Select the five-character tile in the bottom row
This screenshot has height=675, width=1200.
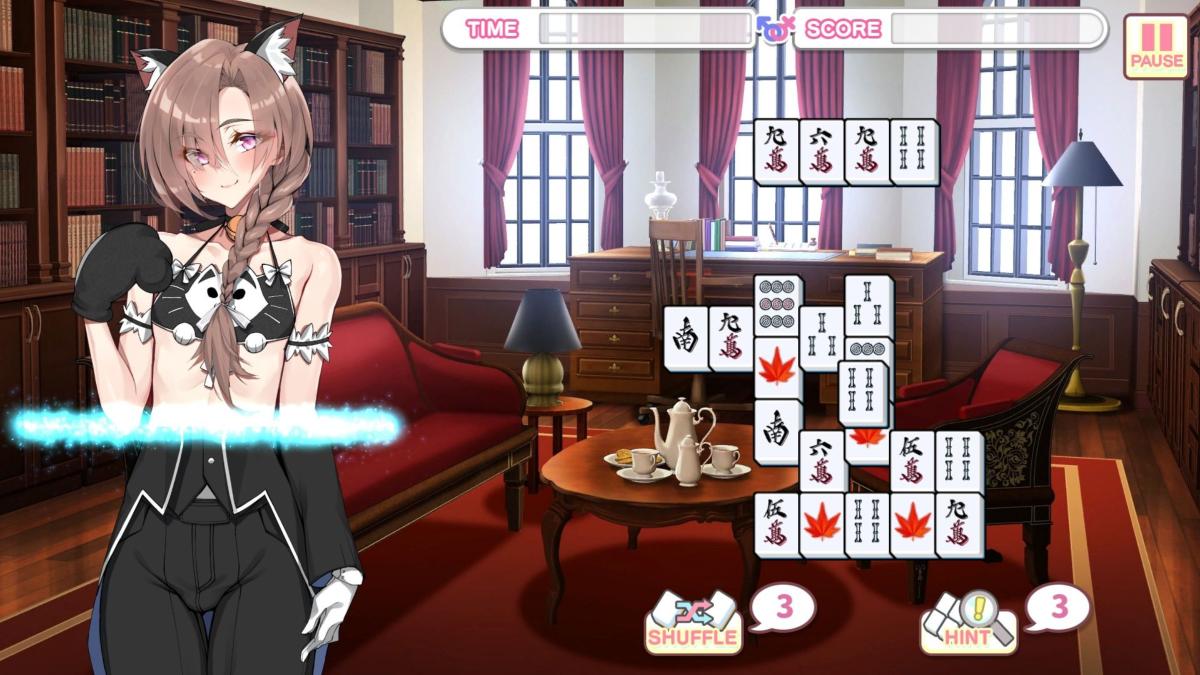pos(776,523)
